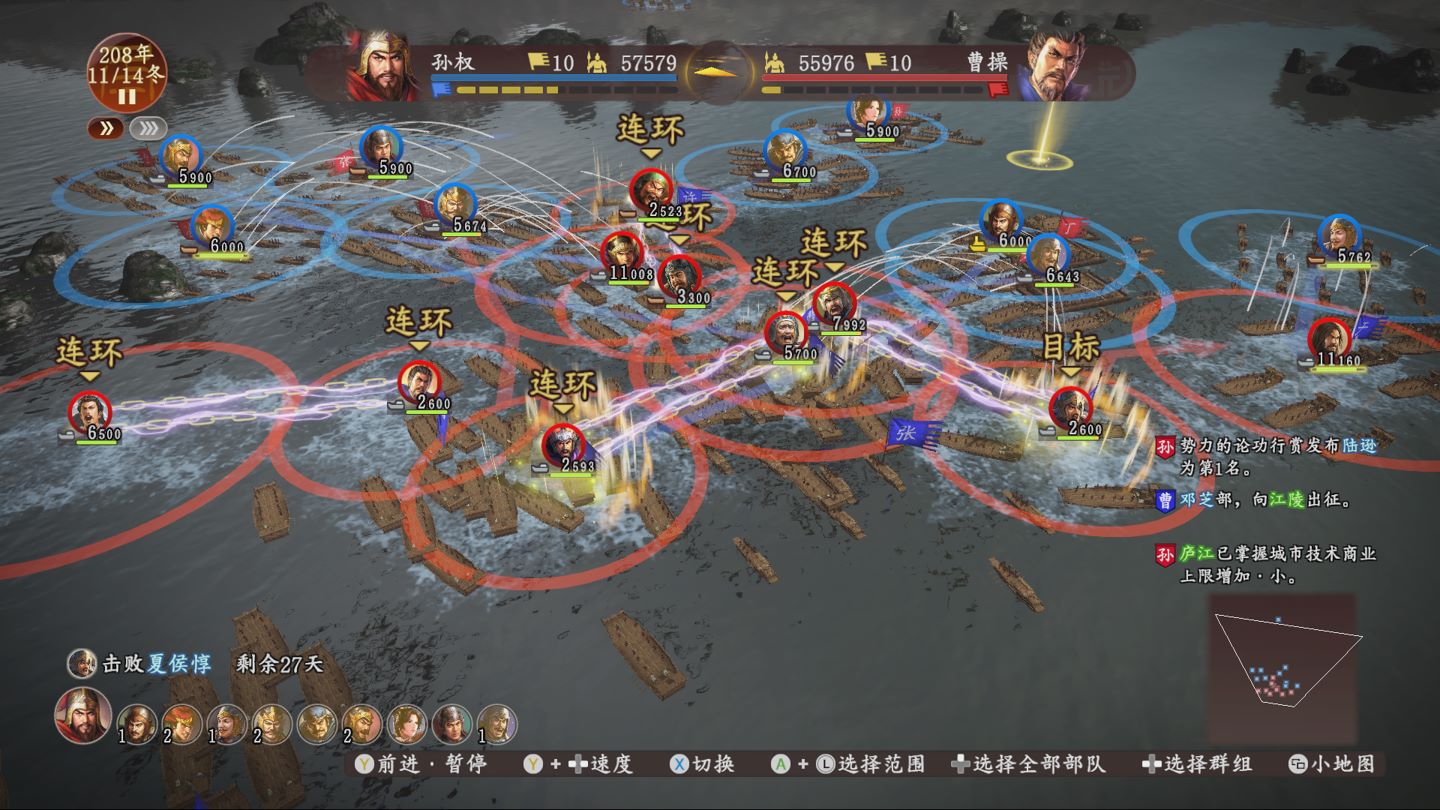Screen dimensions: 1440x810
Task: Select the enemy unit with 7992 troops
Action: [834, 304]
